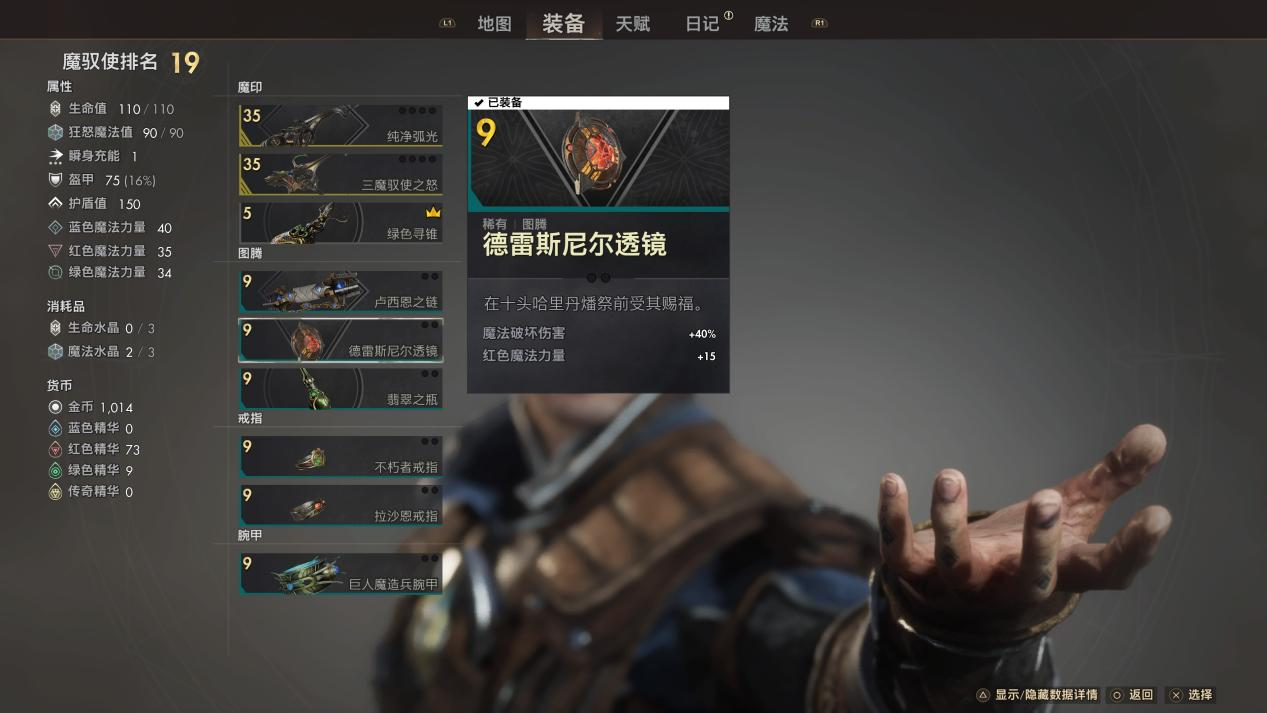The width and height of the screenshot is (1267, 713).
Task: Choose the 三魔驭使之怒 sigil slot
Action: pos(340,174)
